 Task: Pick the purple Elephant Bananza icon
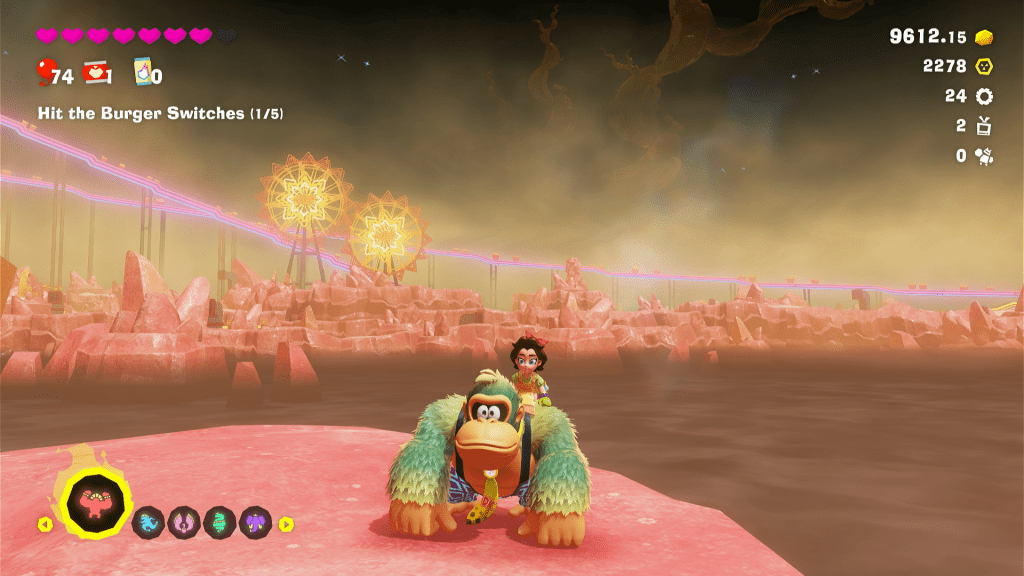pyautogui.click(x=255, y=522)
